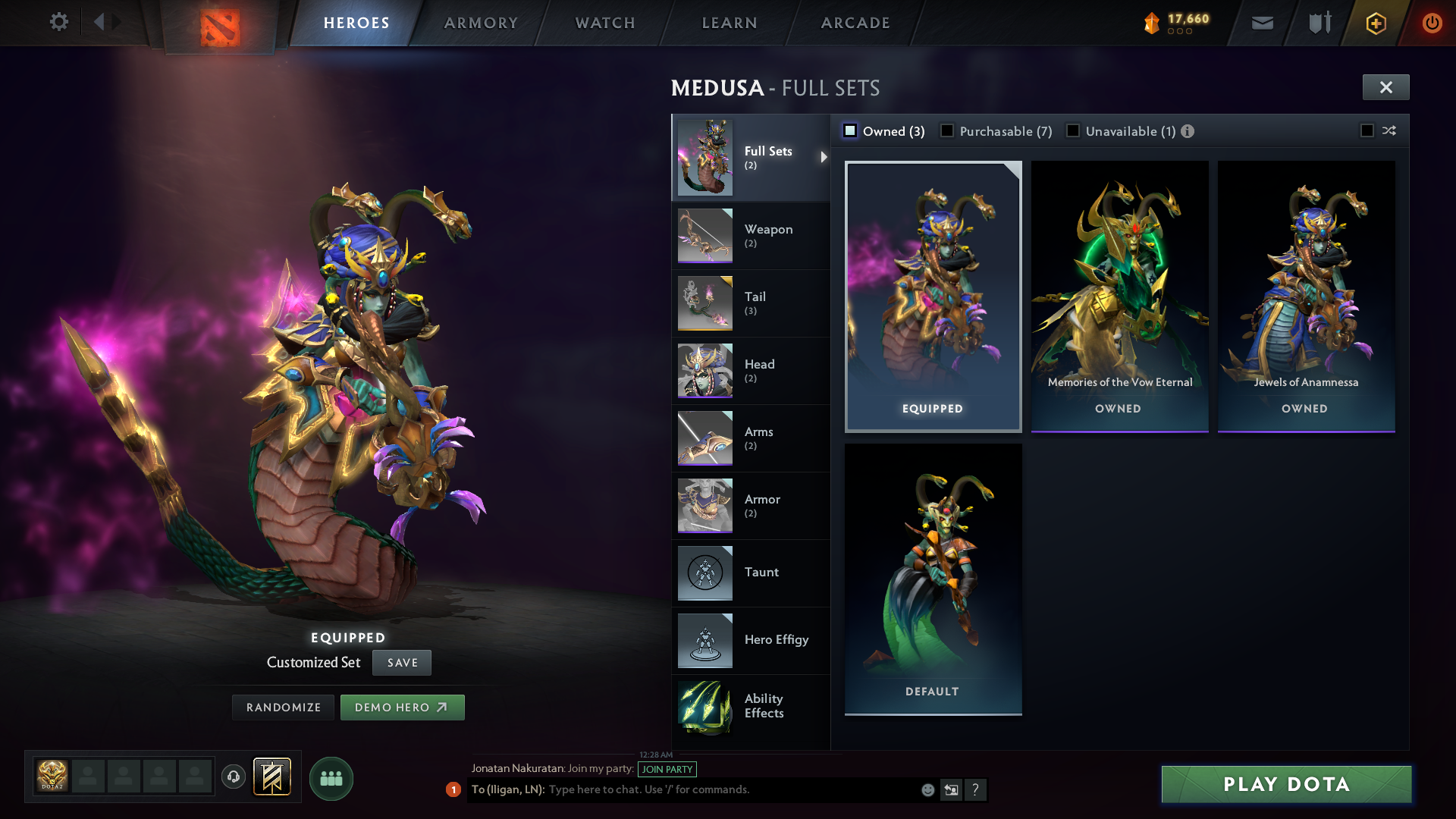Screen dimensions: 1456x819
Task: Click the Play Dota button
Action: pyautogui.click(x=1286, y=784)
